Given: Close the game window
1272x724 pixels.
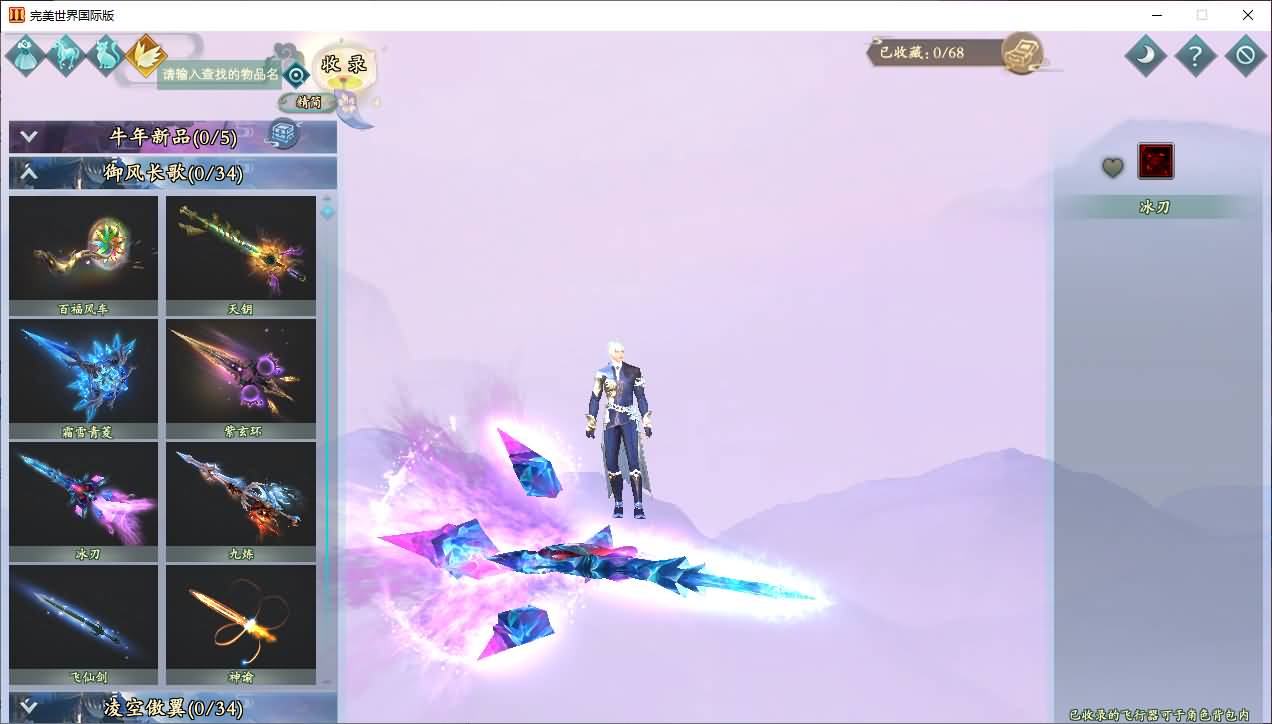Looking at the screenshot, I should (1248, 15).
